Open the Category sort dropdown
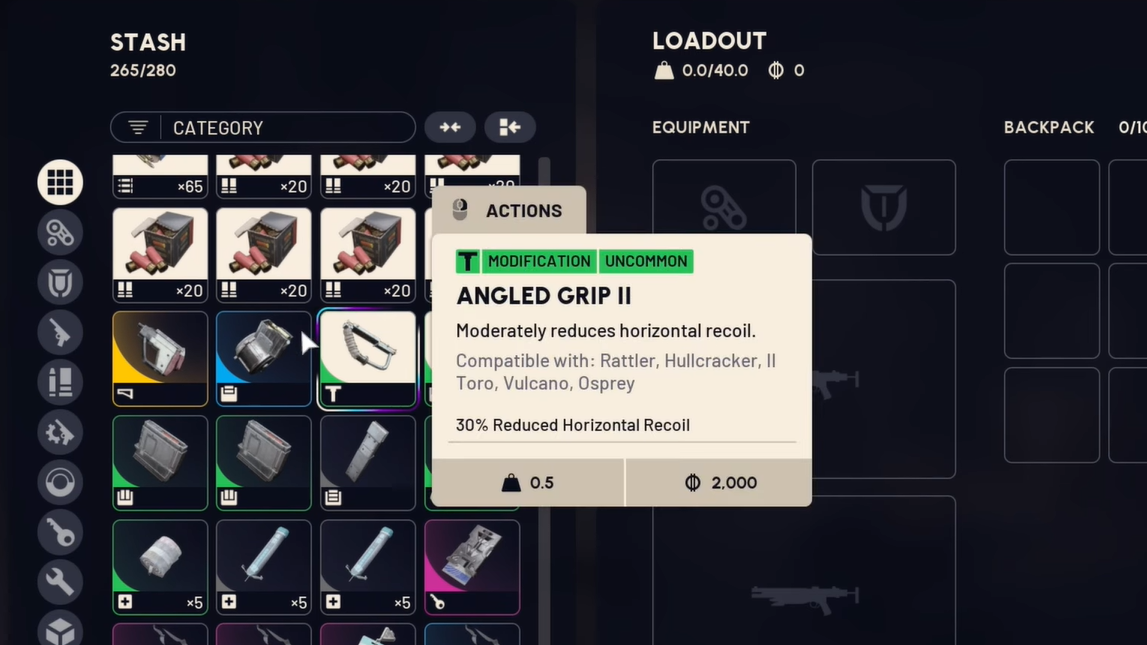Screen dimensions: 1147x645 point(262,127)
